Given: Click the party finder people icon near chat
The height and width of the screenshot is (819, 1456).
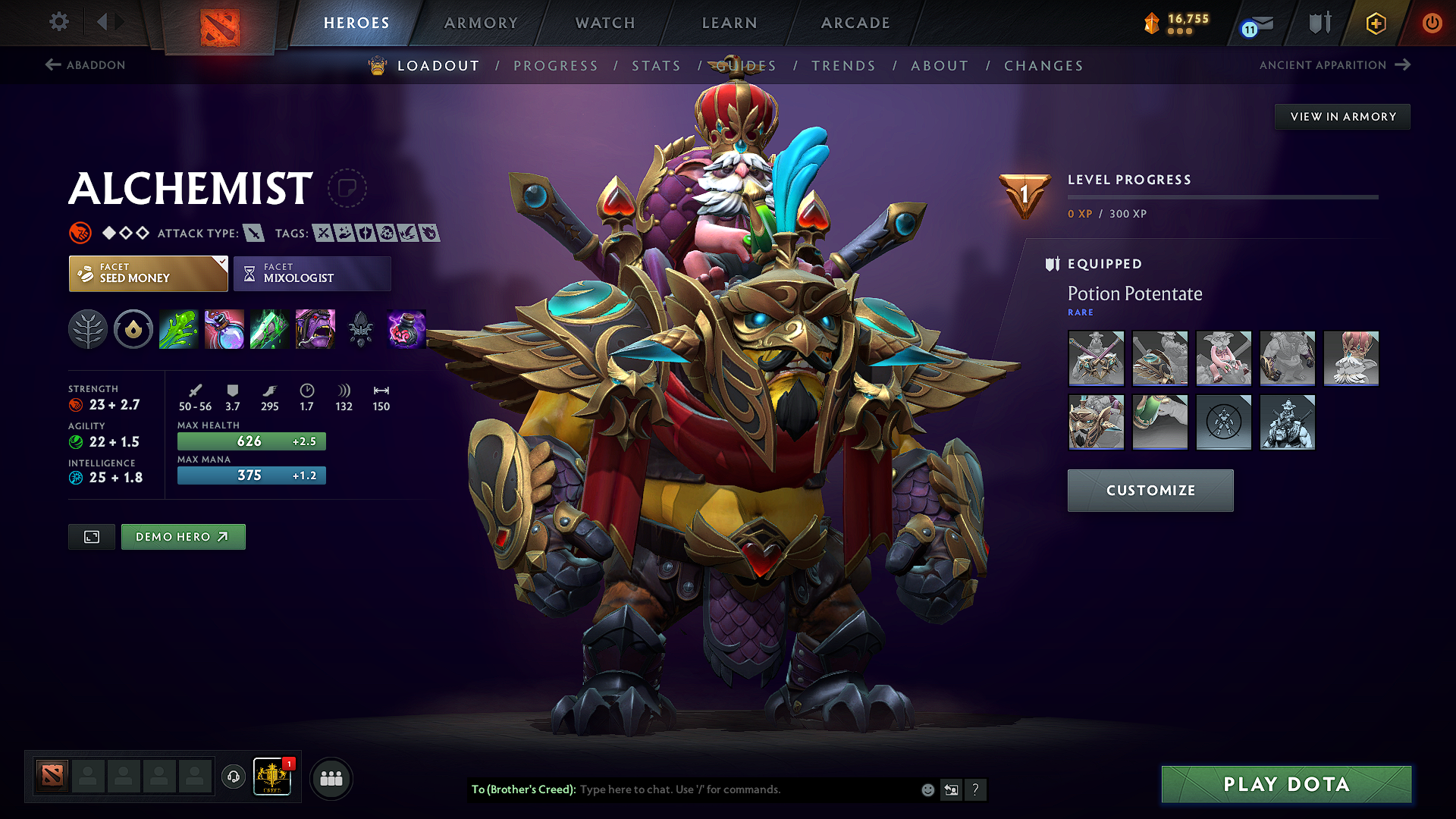Looking at the screenshot, I should point(331,777).
